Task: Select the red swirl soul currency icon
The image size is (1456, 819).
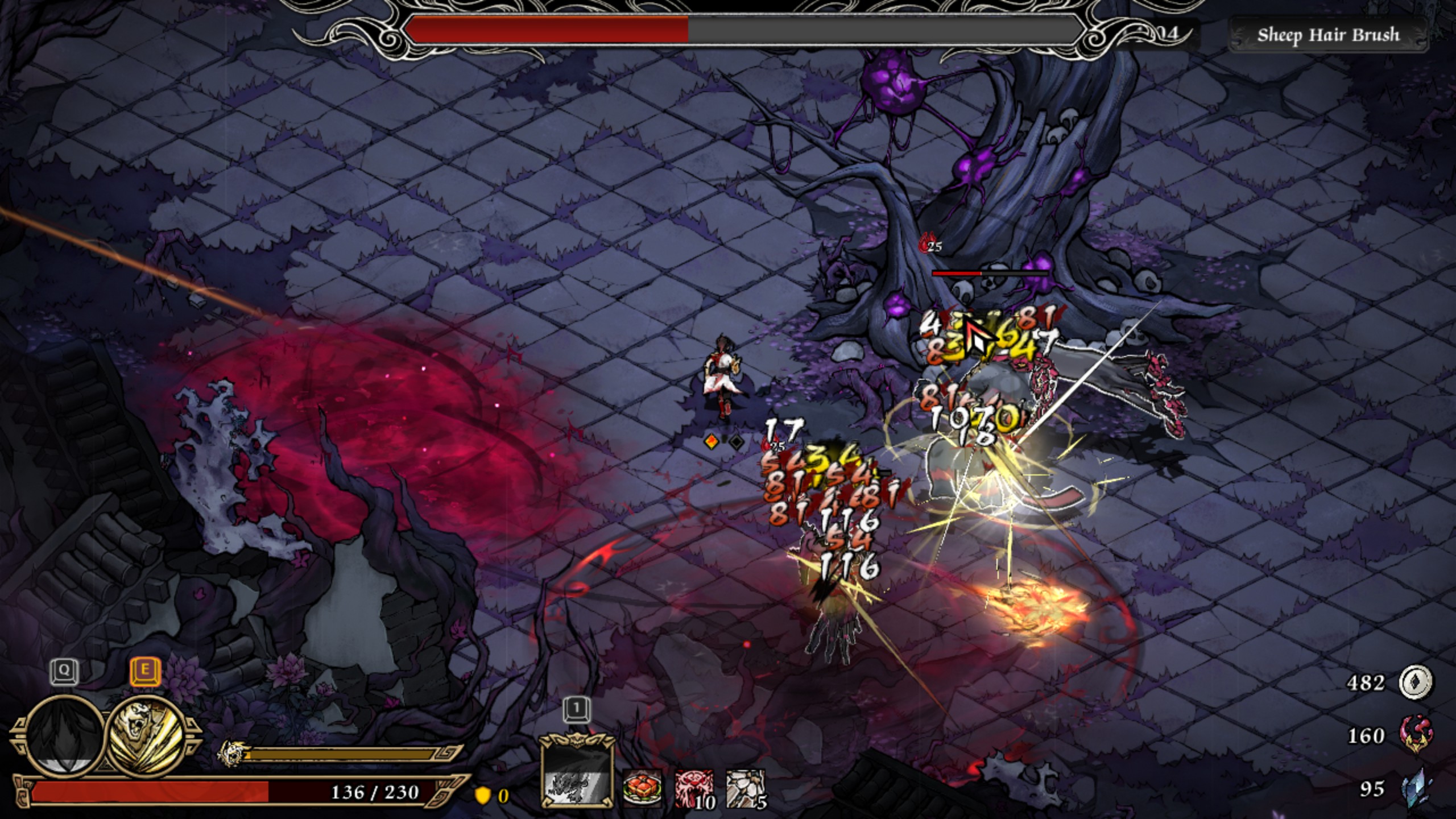Action: [1416, 735]
